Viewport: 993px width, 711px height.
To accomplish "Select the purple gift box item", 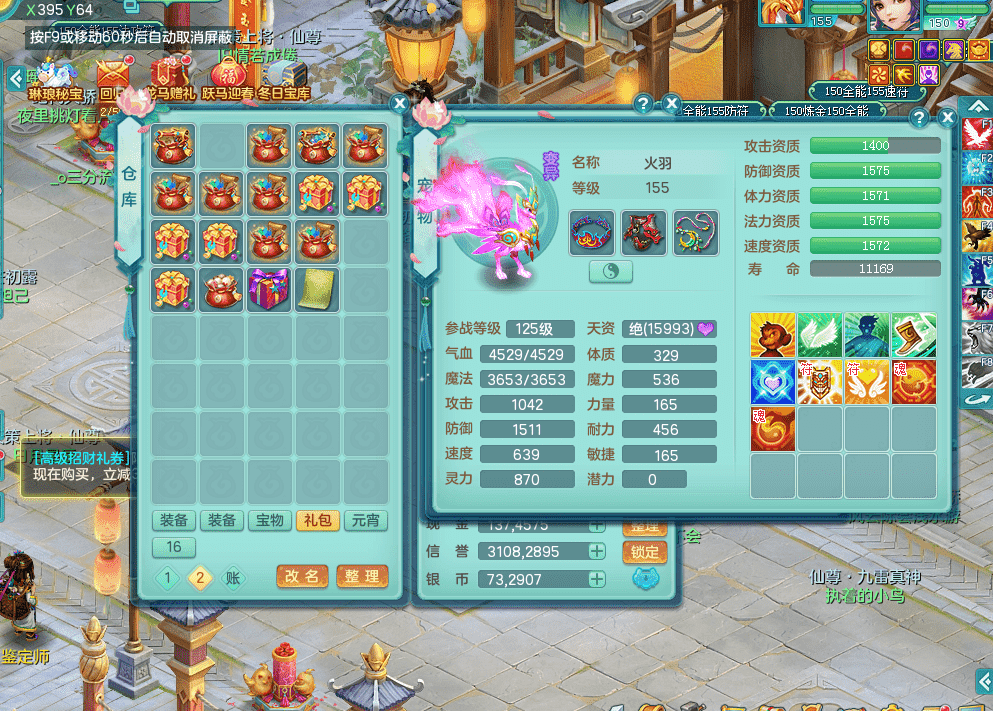I will coord(269,289).
